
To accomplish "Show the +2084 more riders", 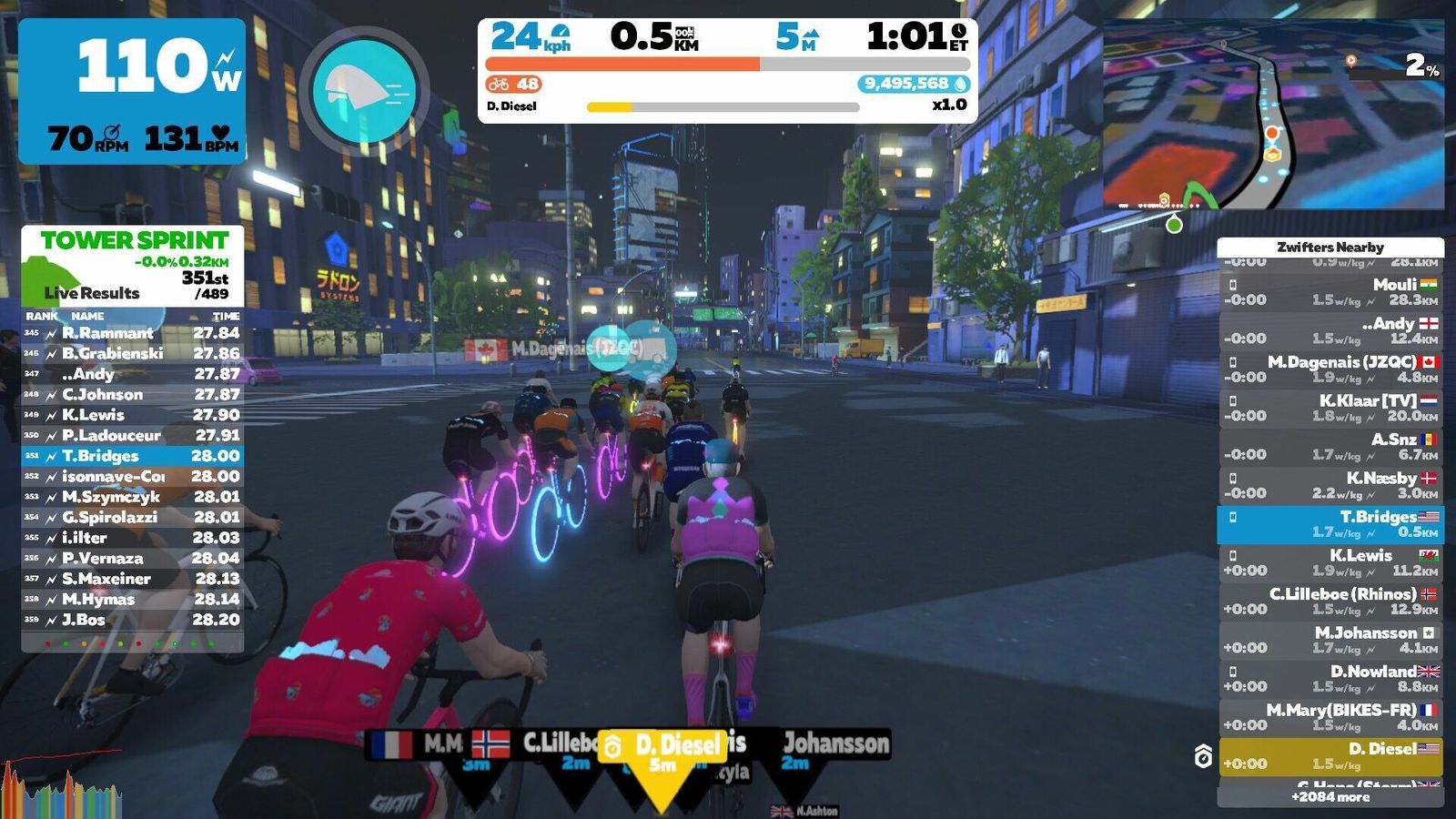I will pyautogui.click(x=1330, y=797).
